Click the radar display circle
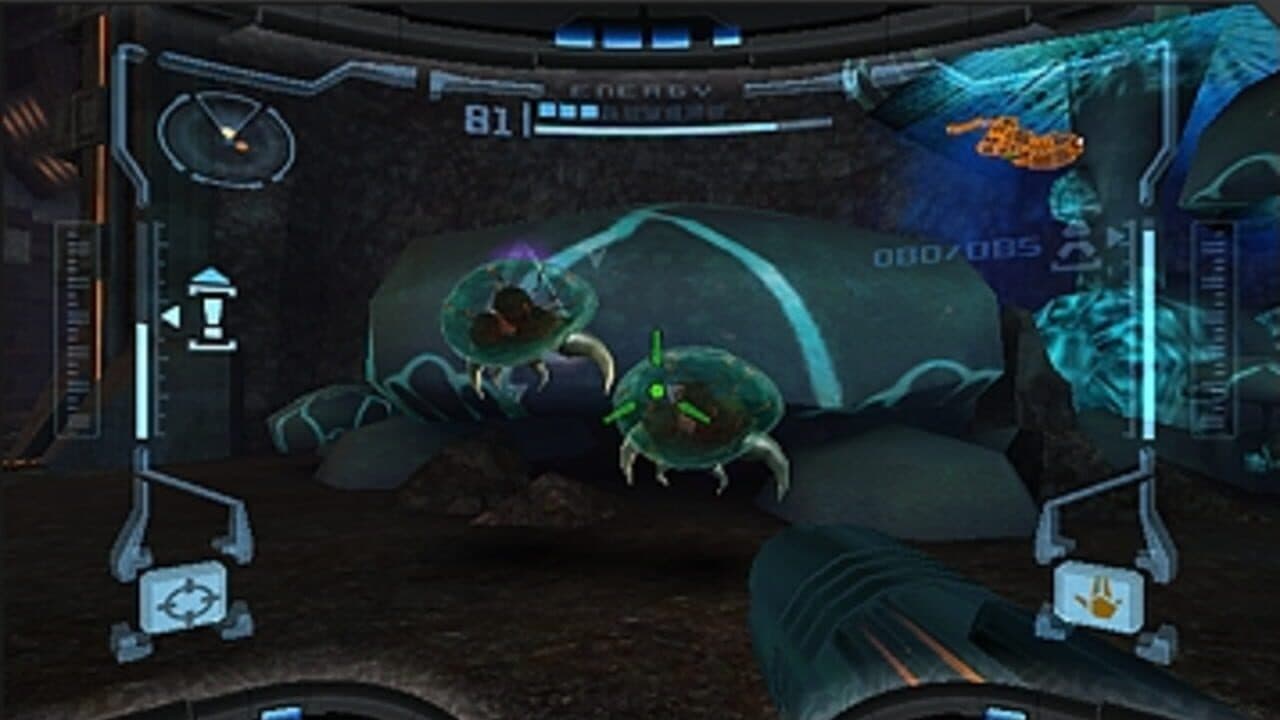 [x=222, y=138]
